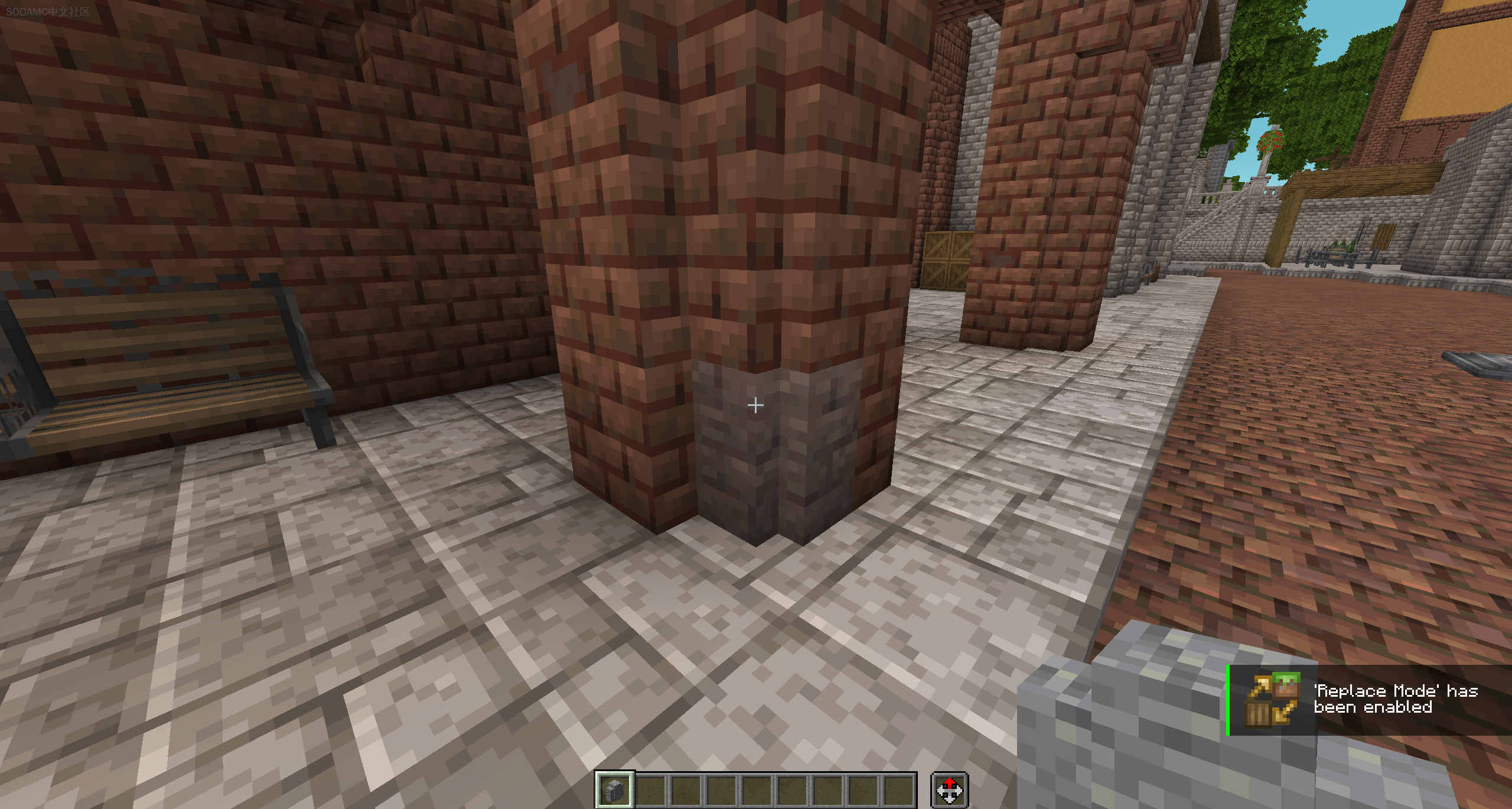Select the stone brick wall hotbar slot
The height and width of the screenshot is (809, 1512).
(614, 789)
